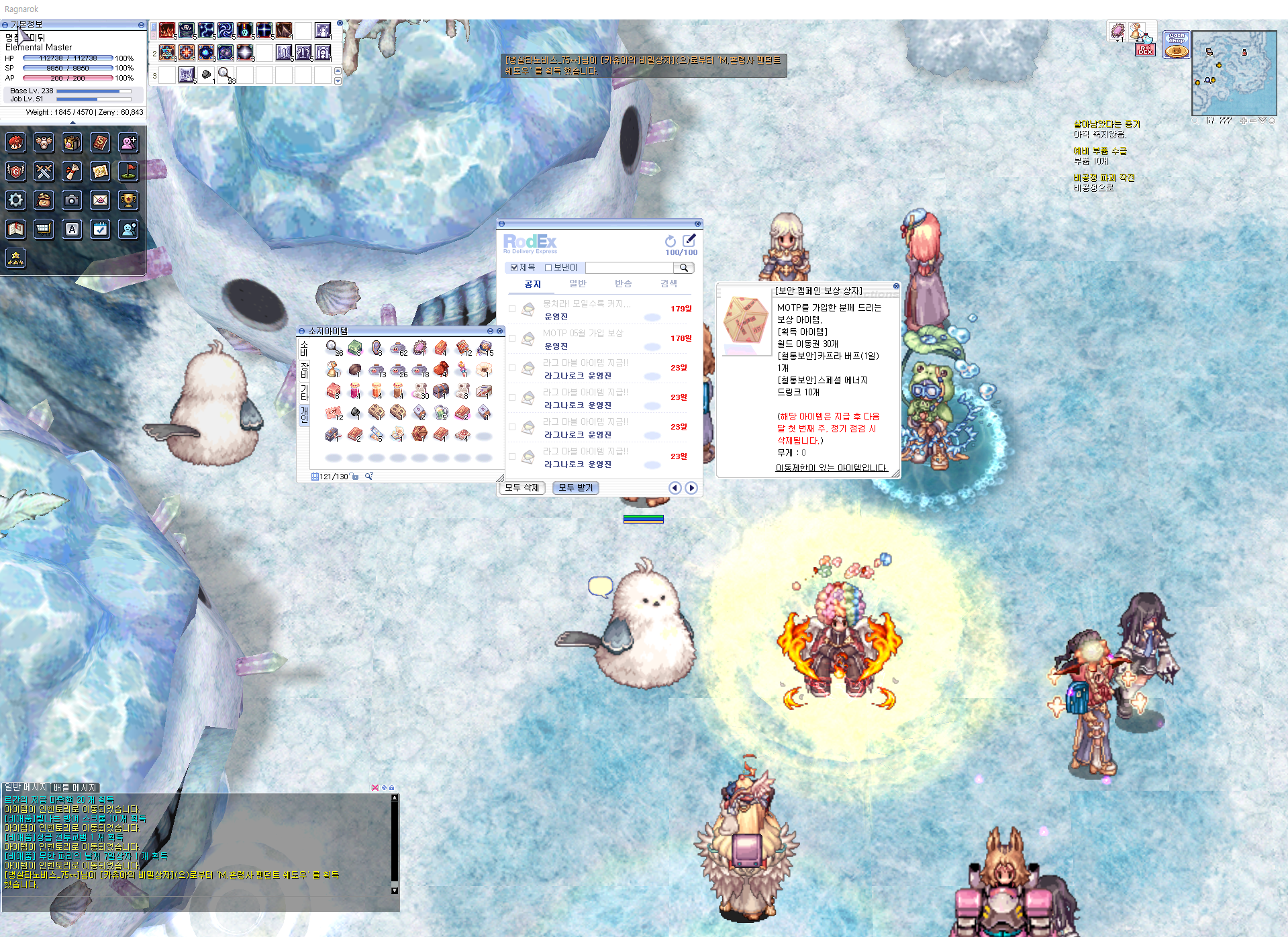1288x937 pixels.
Task: Click the RodEx '모두 삭제' button
Action: click(x=522, y=488)
